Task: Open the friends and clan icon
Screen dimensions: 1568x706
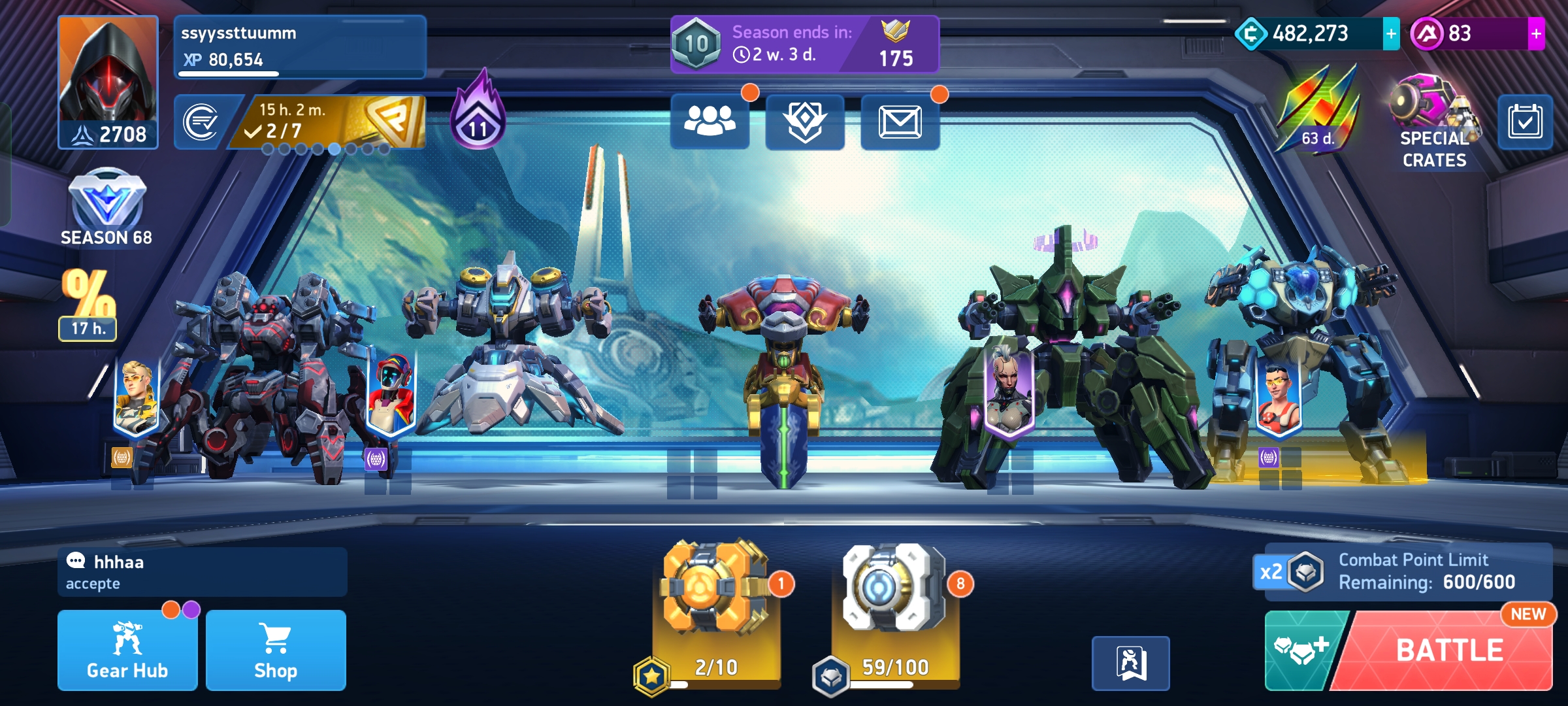Action: [x=710, y=122]
